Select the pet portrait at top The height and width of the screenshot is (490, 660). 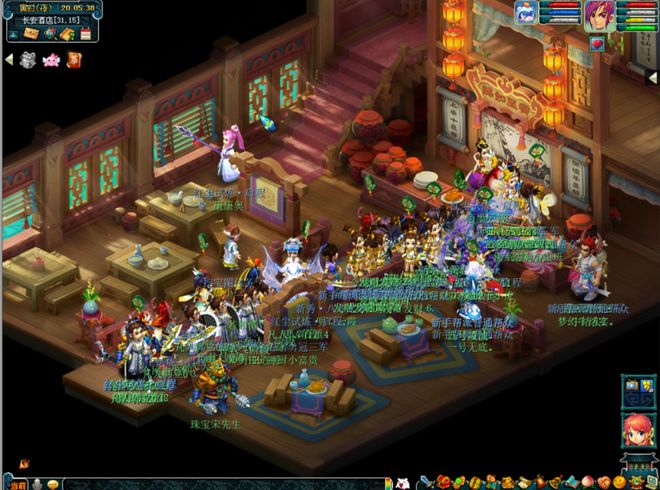pyautogui.click(x=526, y=13)
